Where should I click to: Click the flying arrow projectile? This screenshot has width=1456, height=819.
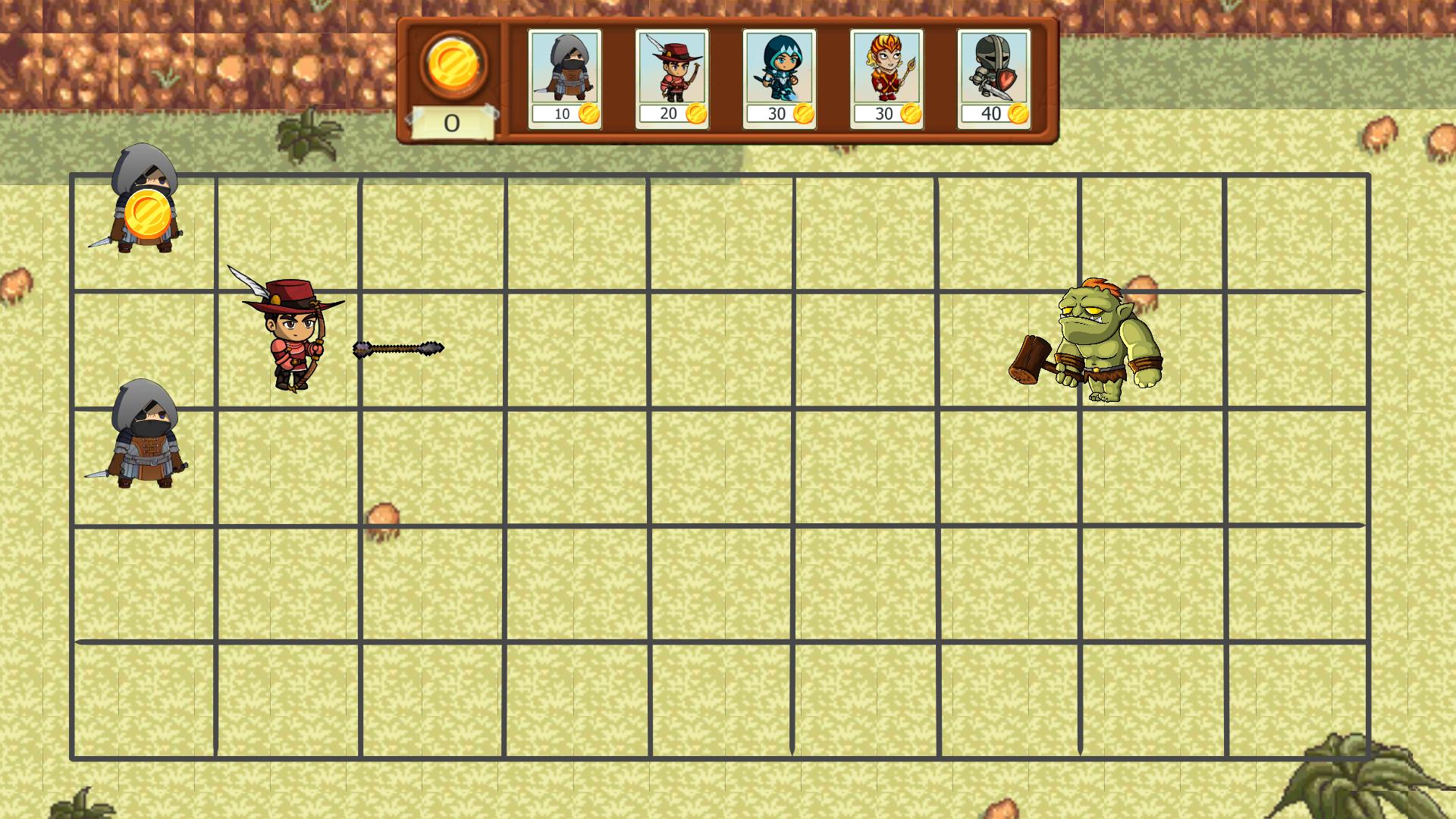[x=397, y=349]
